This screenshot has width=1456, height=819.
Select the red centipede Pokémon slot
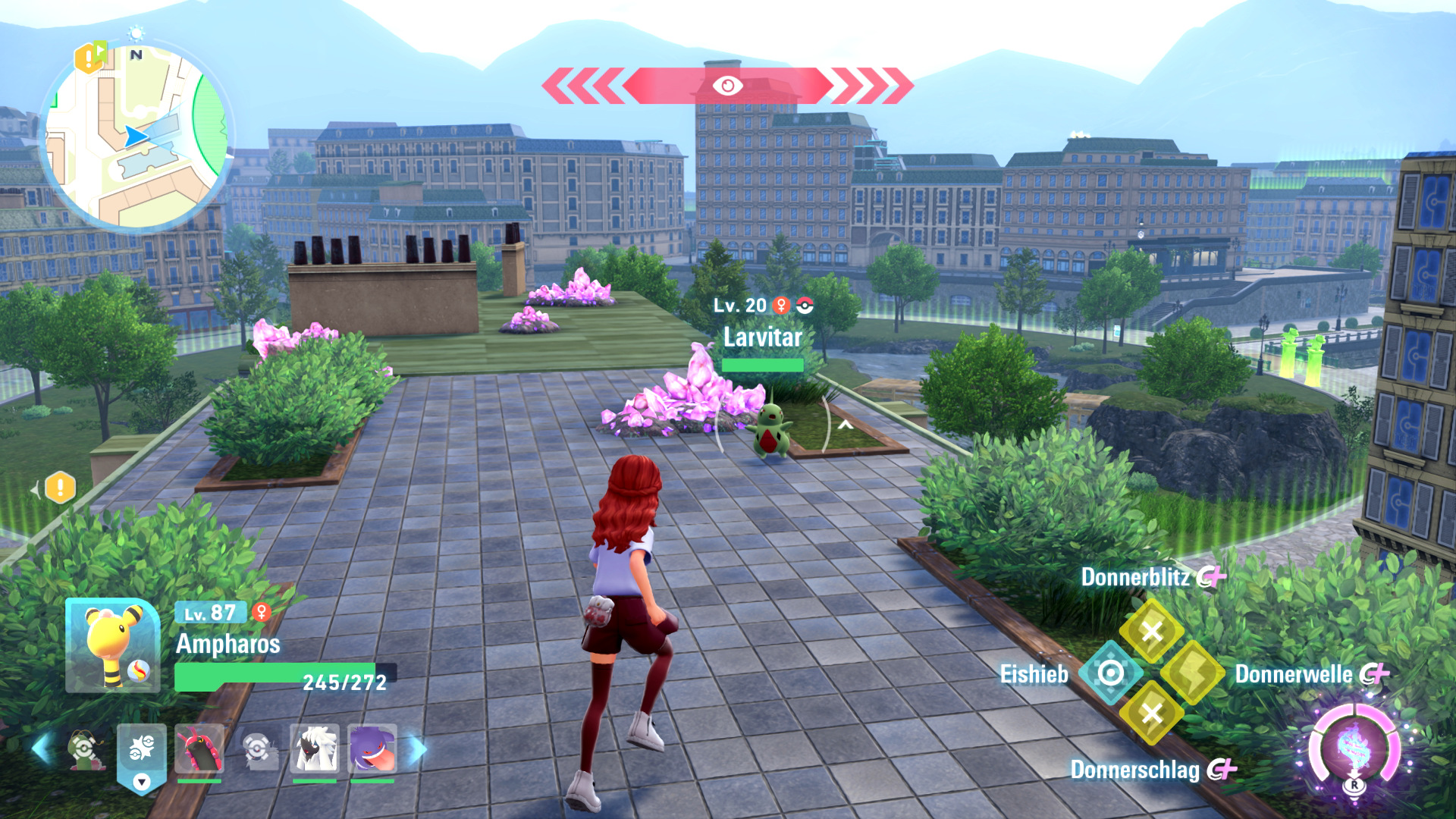point(199,748)
